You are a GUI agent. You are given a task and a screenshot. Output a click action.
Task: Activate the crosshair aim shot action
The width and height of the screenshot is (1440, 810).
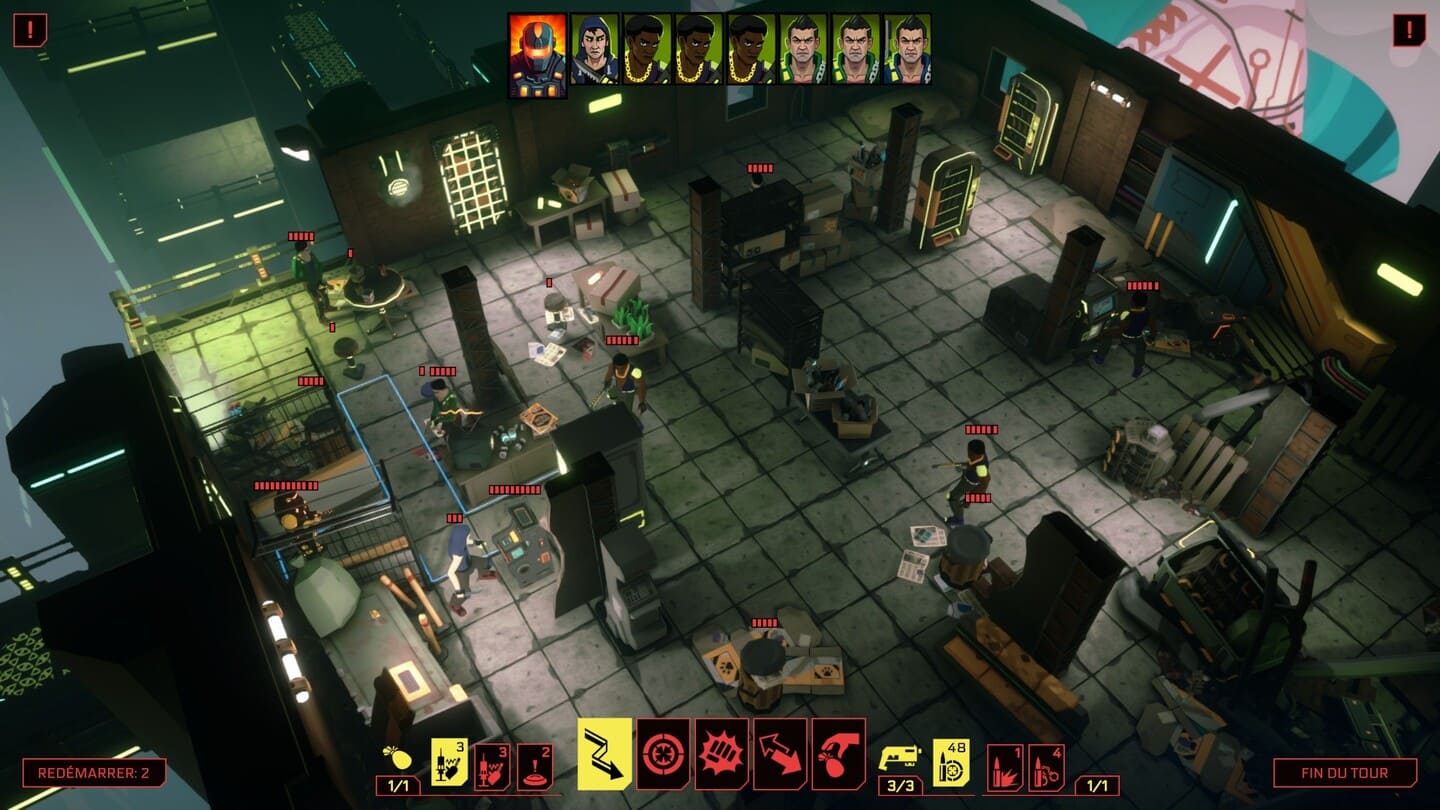(663, 754)
